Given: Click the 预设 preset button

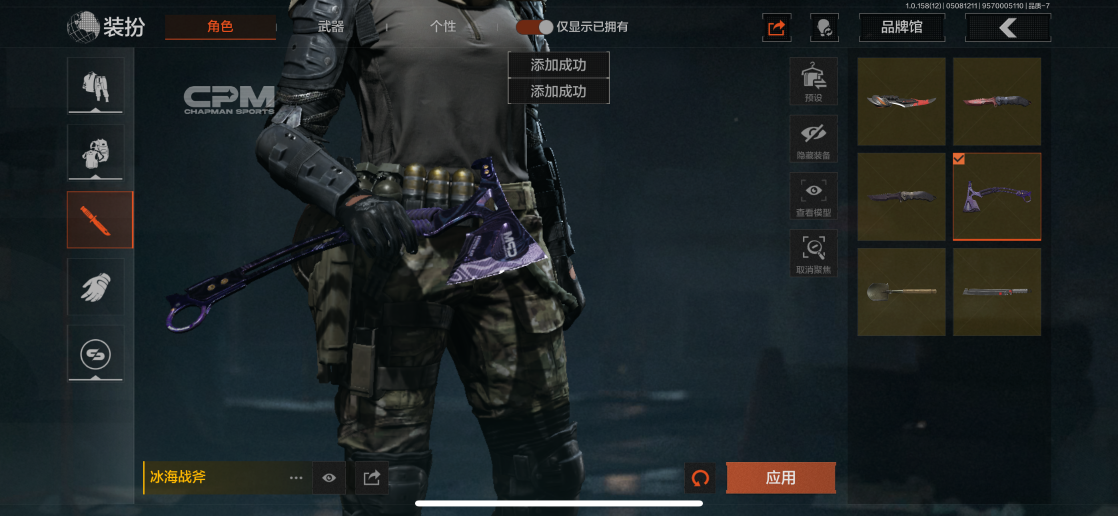Looking at the screenshot, I should [813, 81].
